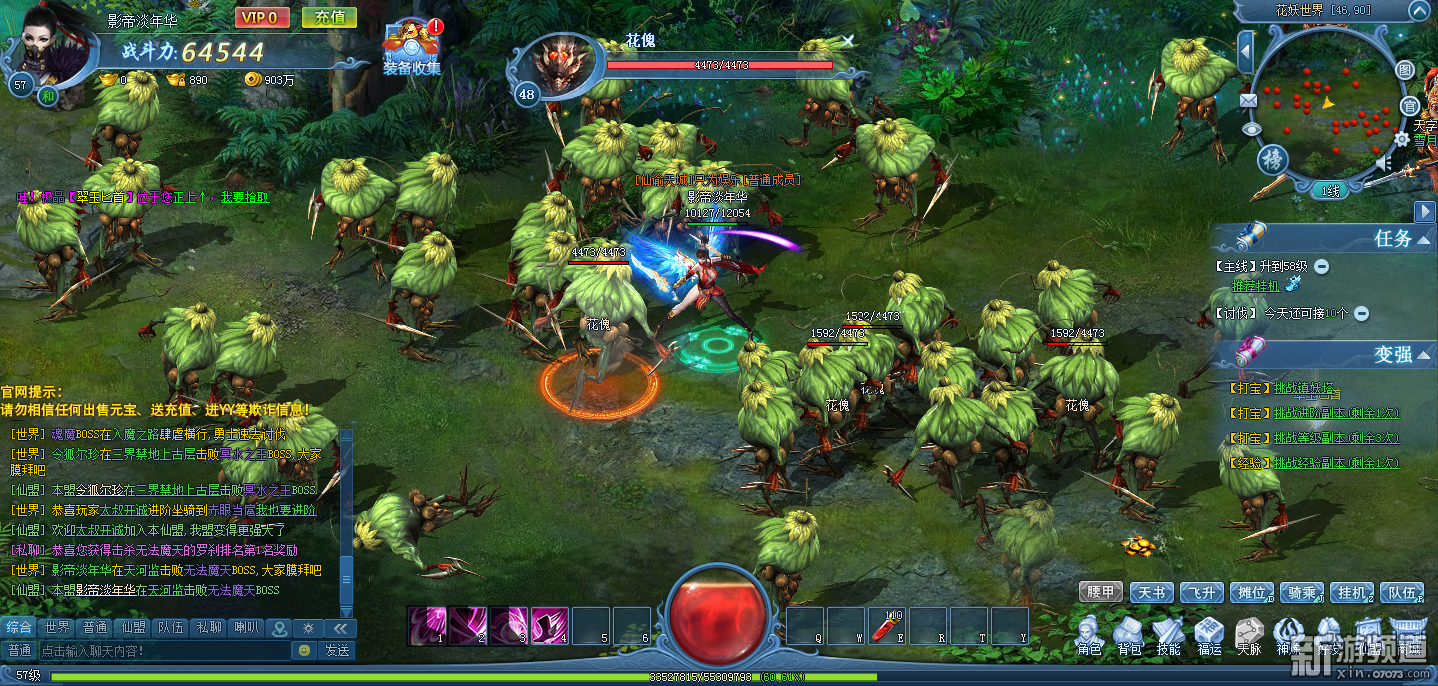This screenshot has width=1438, height=686.
Task: Open the 背包 backpack icon
Action: (x=1129, y=637)
